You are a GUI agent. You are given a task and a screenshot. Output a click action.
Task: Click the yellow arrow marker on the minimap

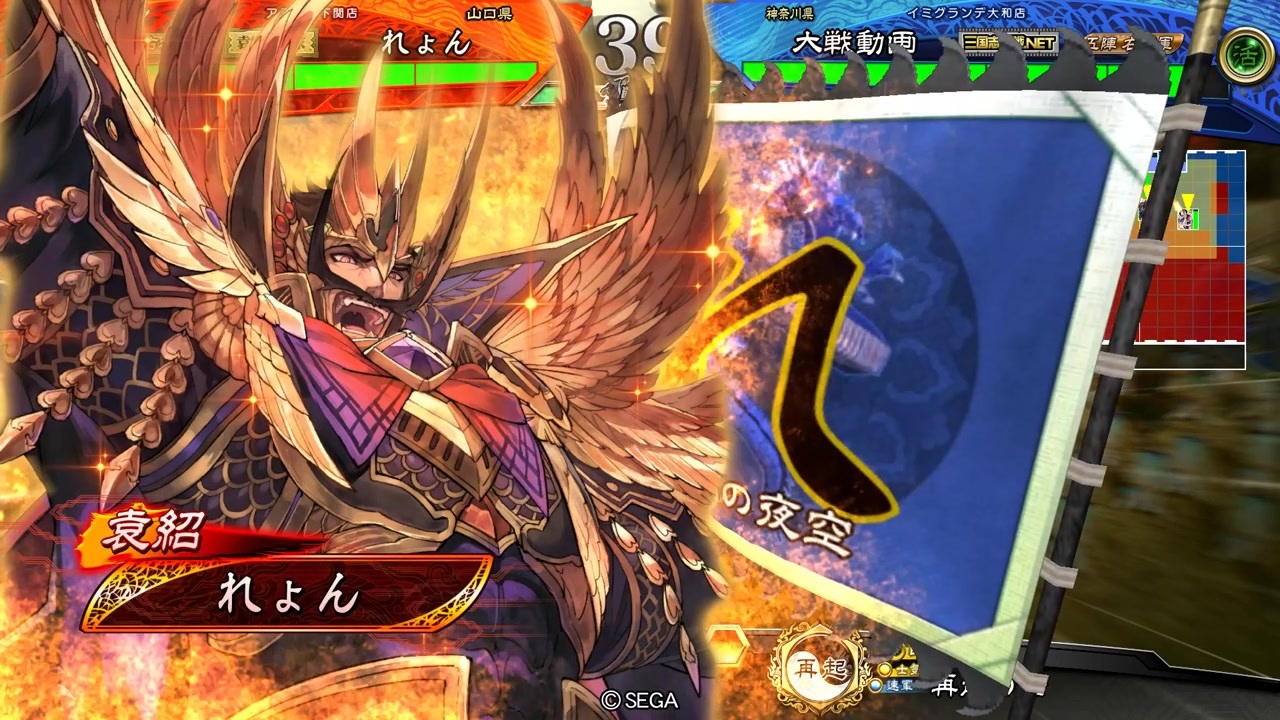(x=1187, y=200)
